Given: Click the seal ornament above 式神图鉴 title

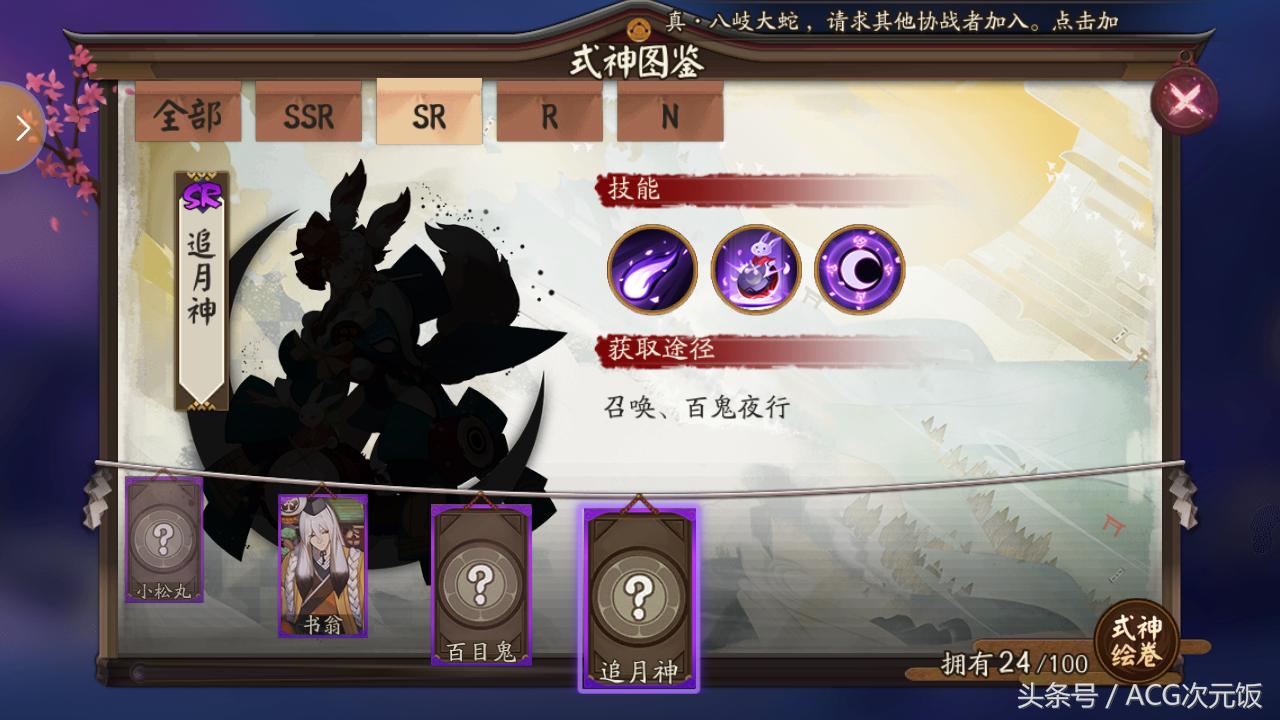Looking at the screenshot, I should pos(639,29).
